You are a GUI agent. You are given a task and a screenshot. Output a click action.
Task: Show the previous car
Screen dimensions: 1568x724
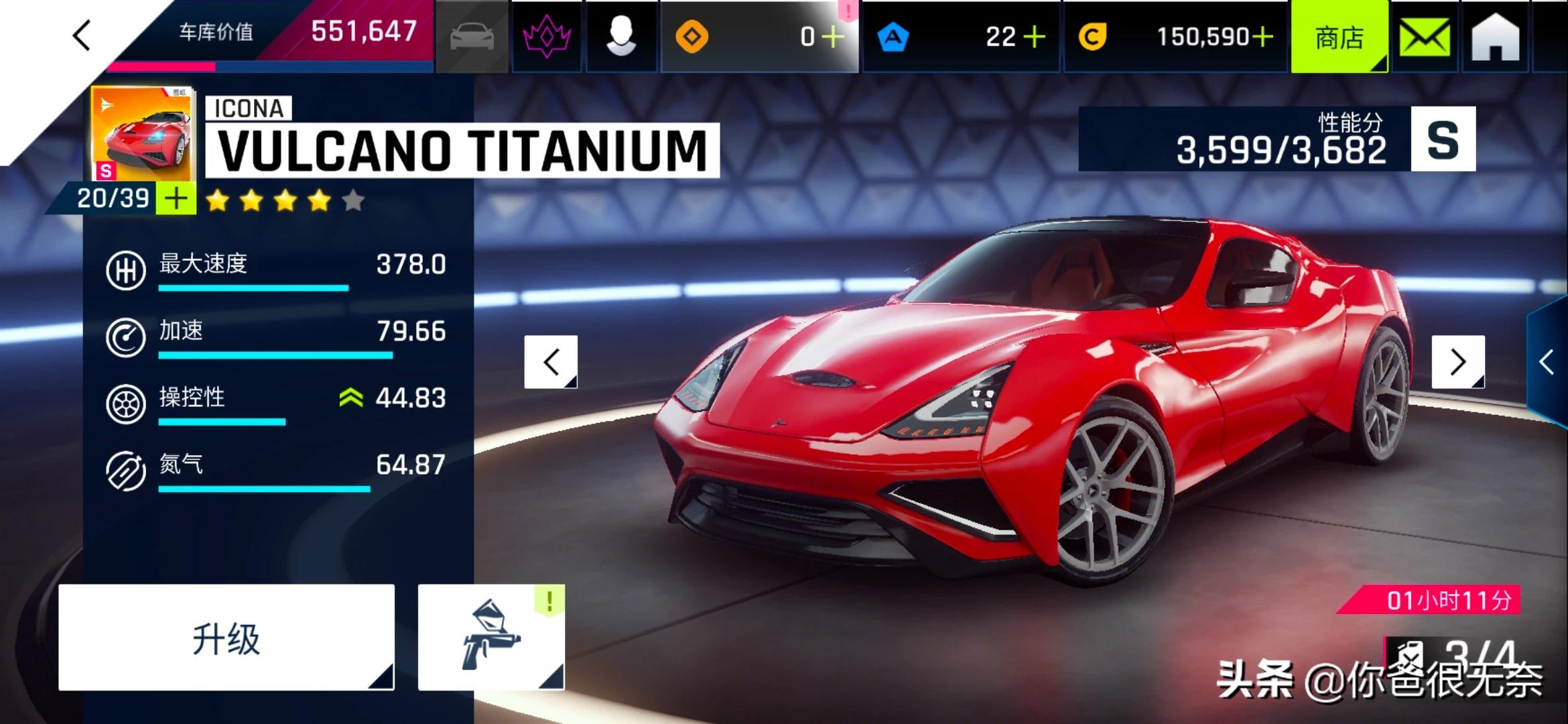[x=551, y=362]
